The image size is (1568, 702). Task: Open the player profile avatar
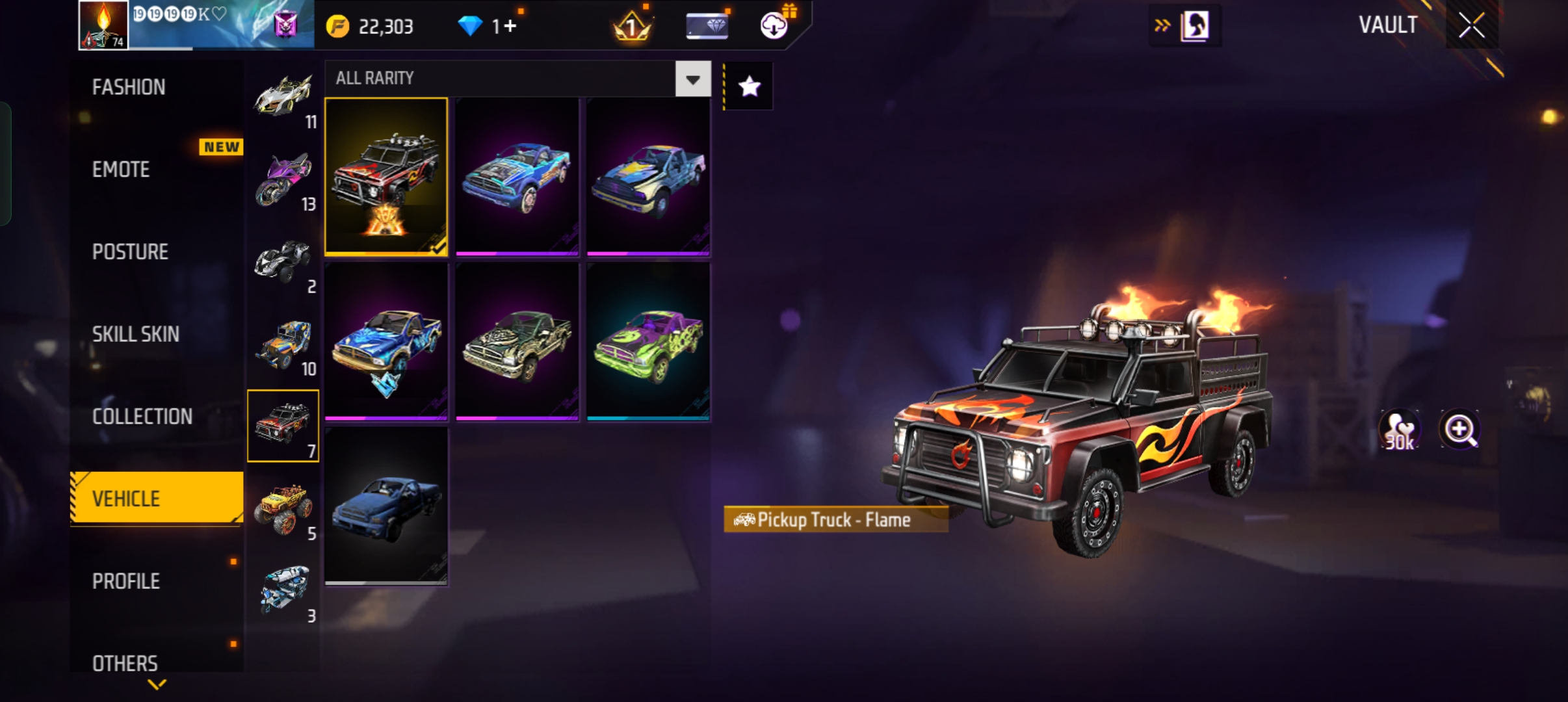[103, 25]
